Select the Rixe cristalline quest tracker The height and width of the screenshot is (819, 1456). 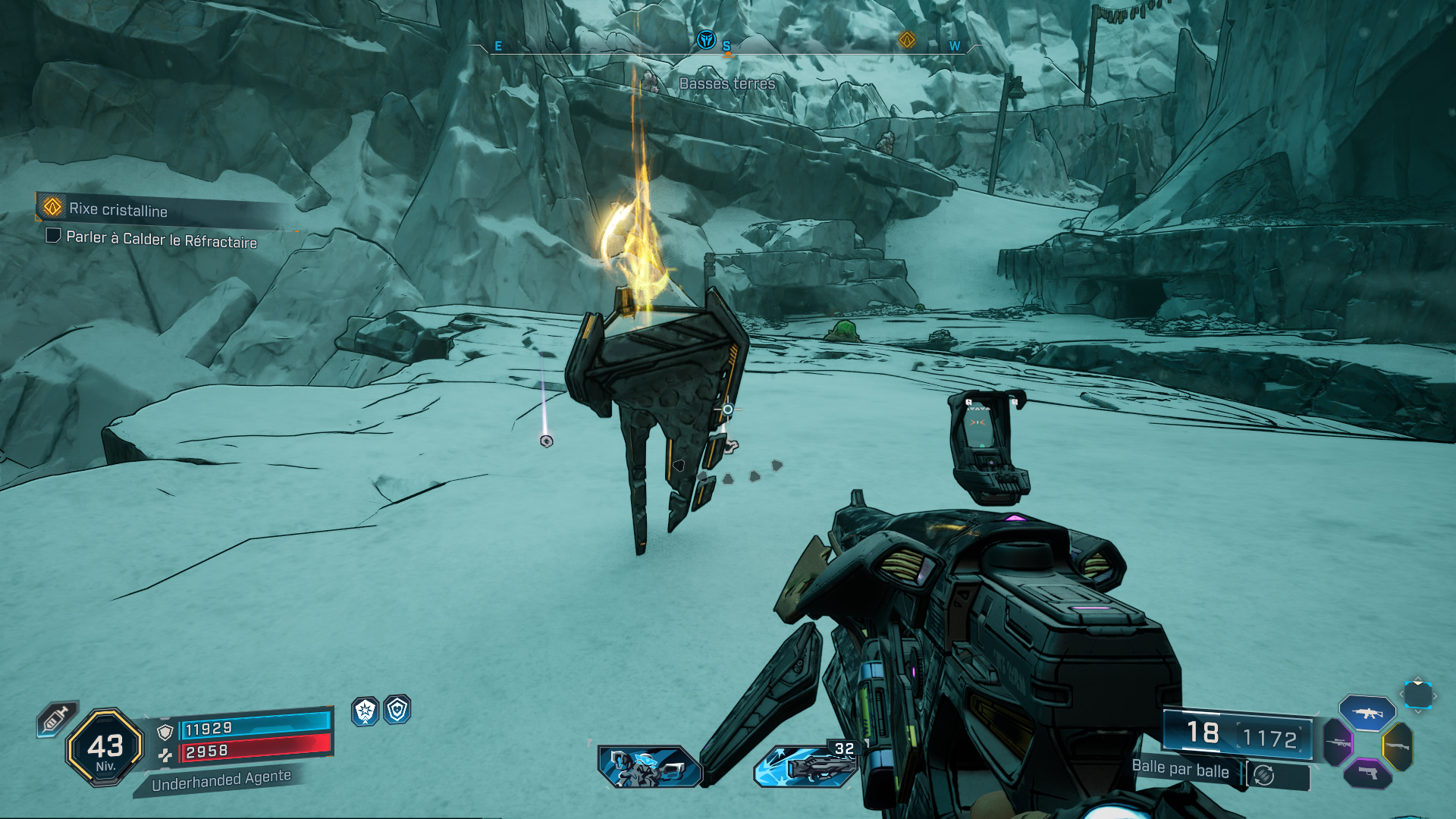[118, 209]
